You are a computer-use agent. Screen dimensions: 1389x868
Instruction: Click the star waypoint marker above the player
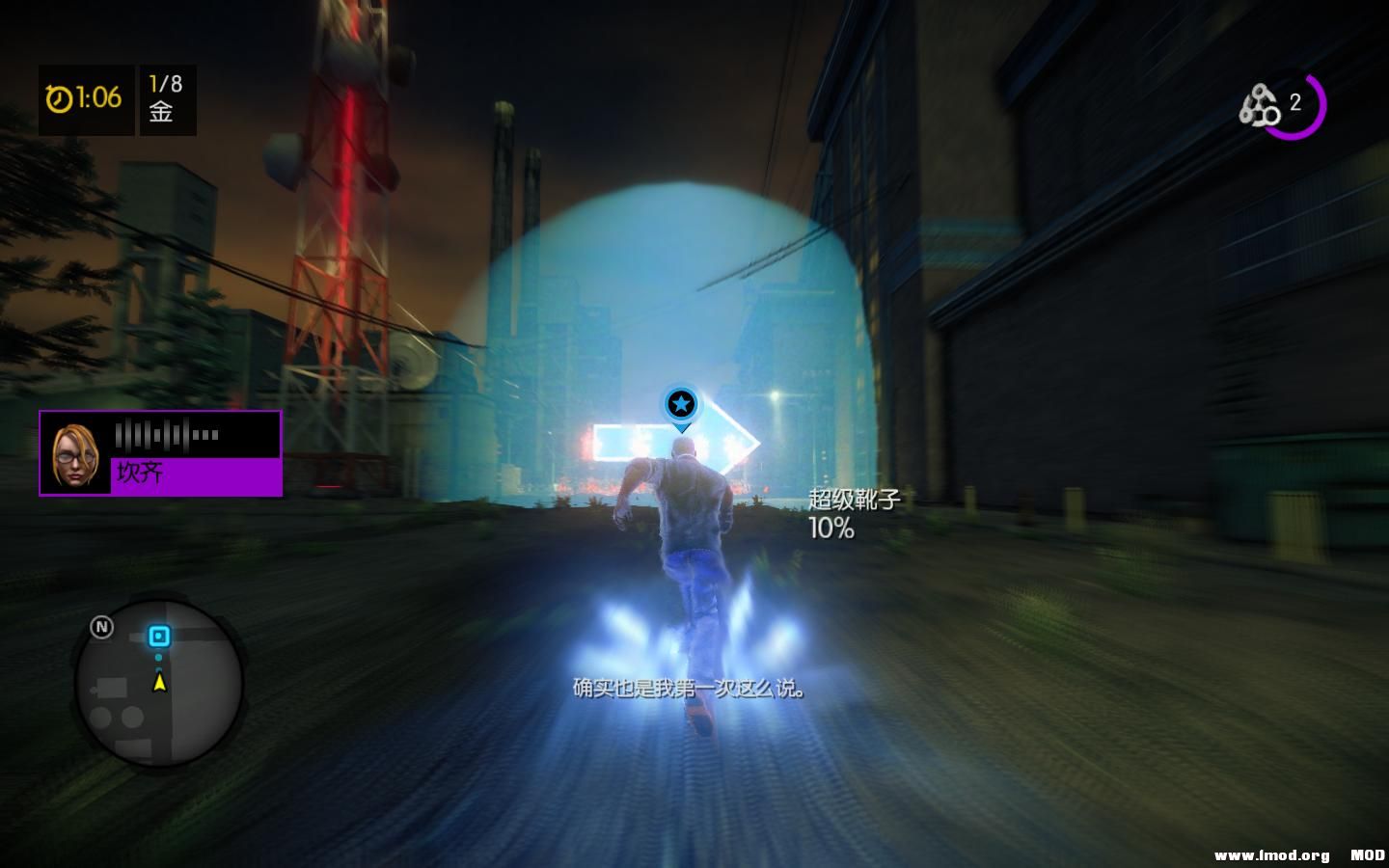(681, 405)
